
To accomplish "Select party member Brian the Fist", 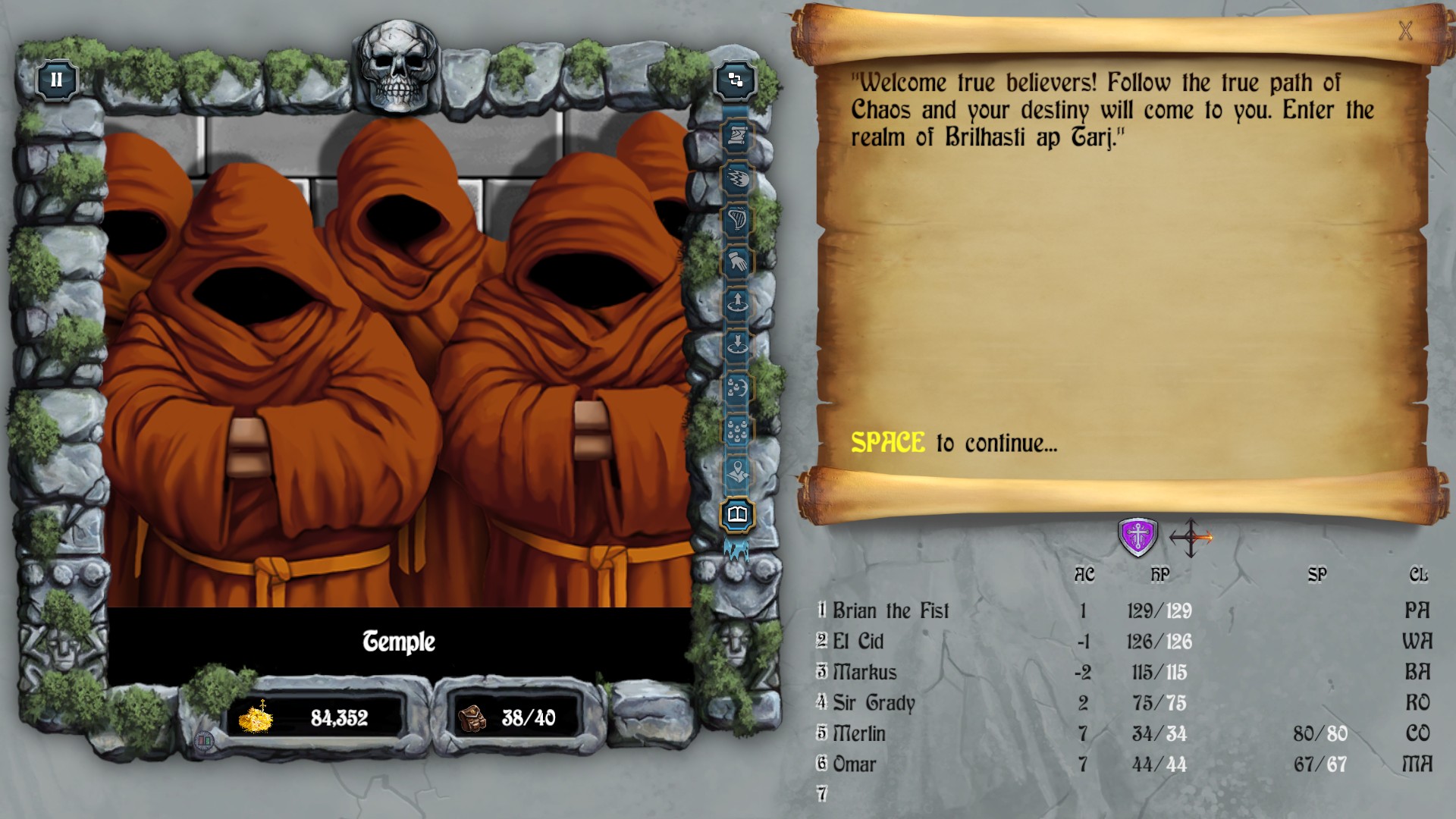I will click(893, 610).
